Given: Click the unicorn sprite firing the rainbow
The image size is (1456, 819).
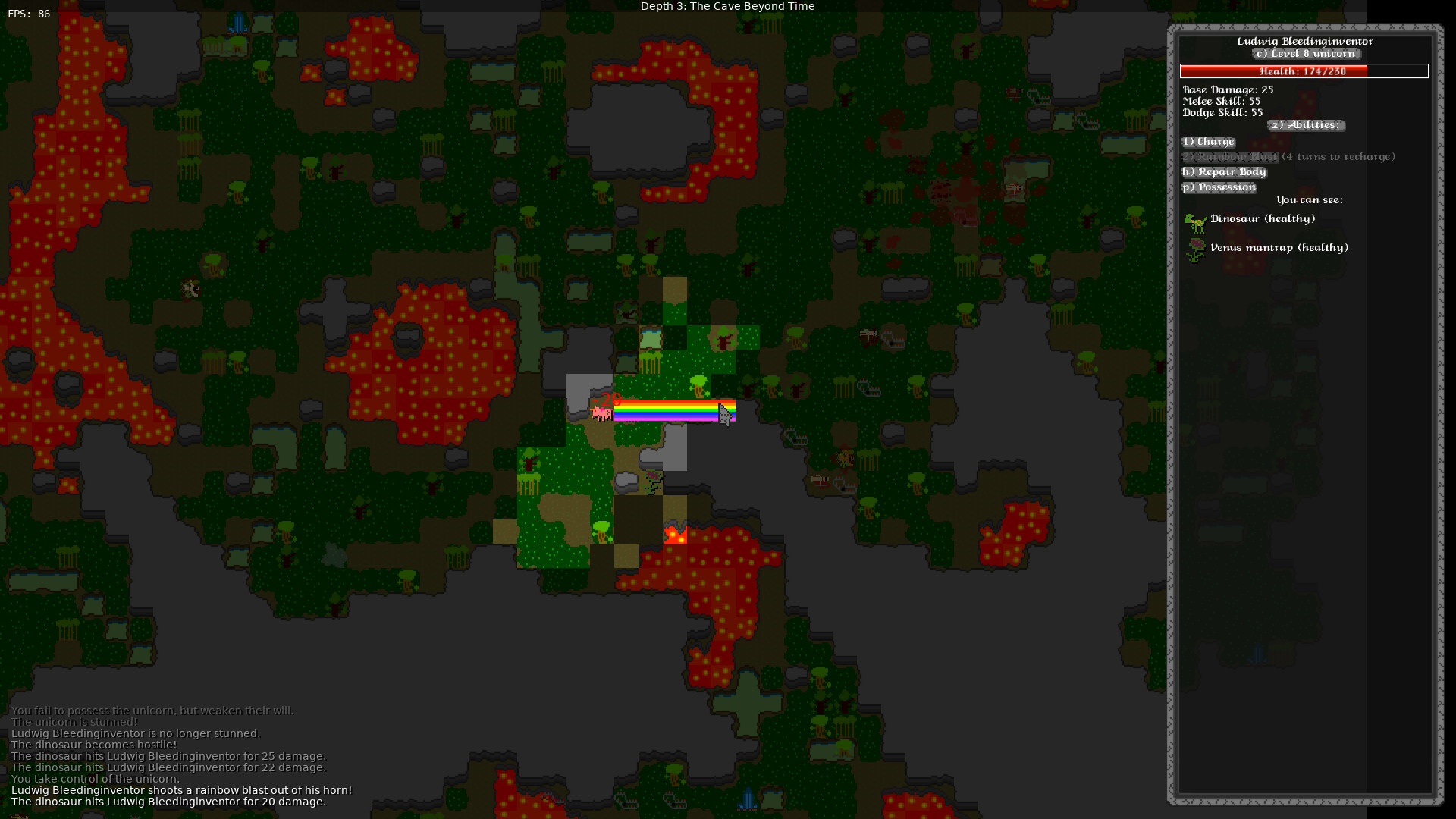Looking at the screenshot, I should click(601, 412).
